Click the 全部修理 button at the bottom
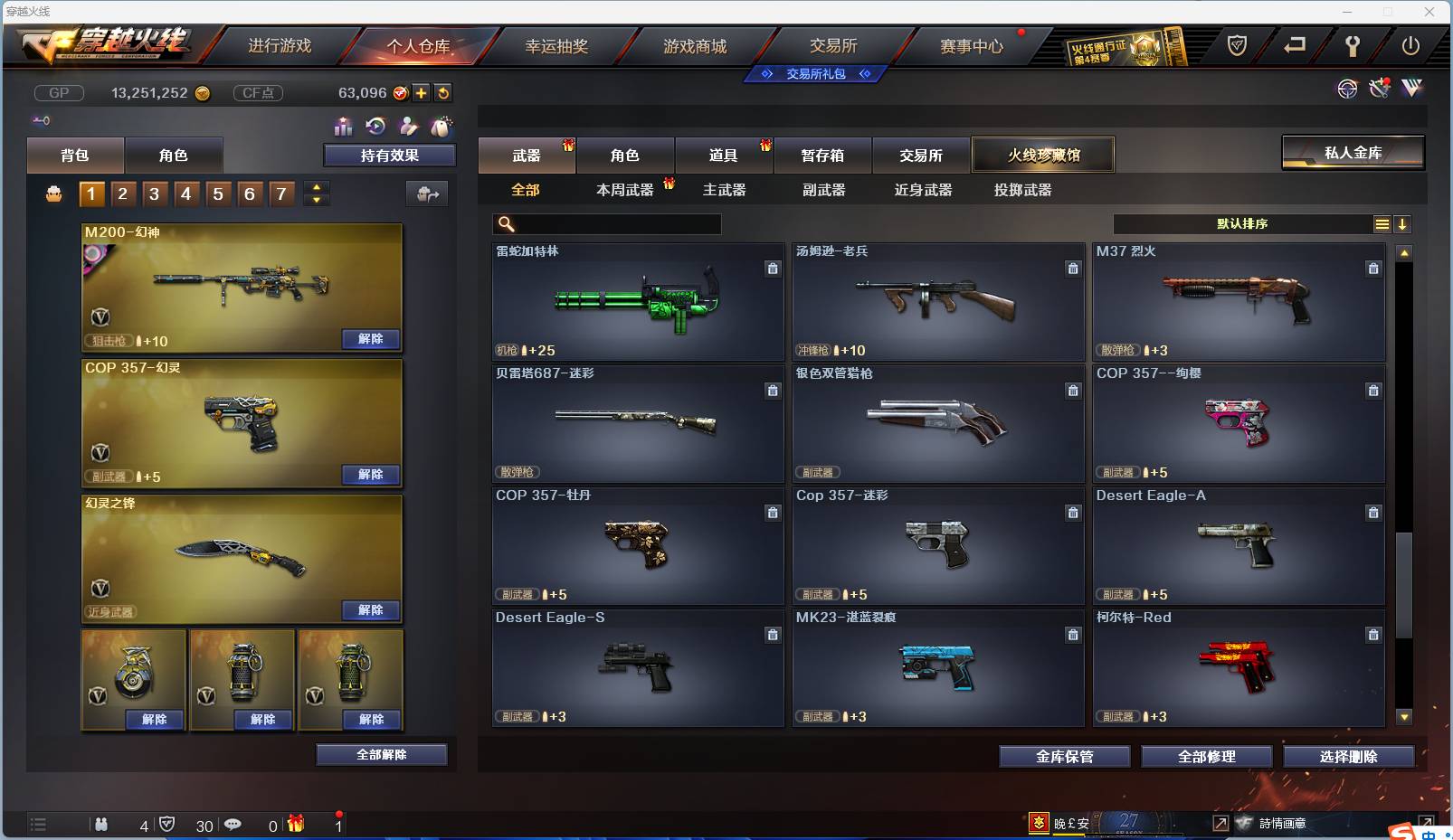 pyautogui.click(x=1207, y=757)
